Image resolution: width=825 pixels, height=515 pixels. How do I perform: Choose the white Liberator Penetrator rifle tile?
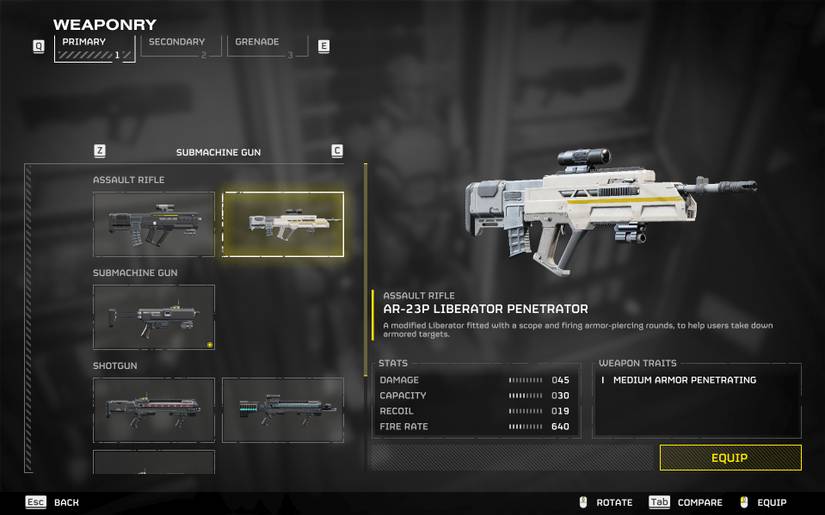click(x=282, y=224)
